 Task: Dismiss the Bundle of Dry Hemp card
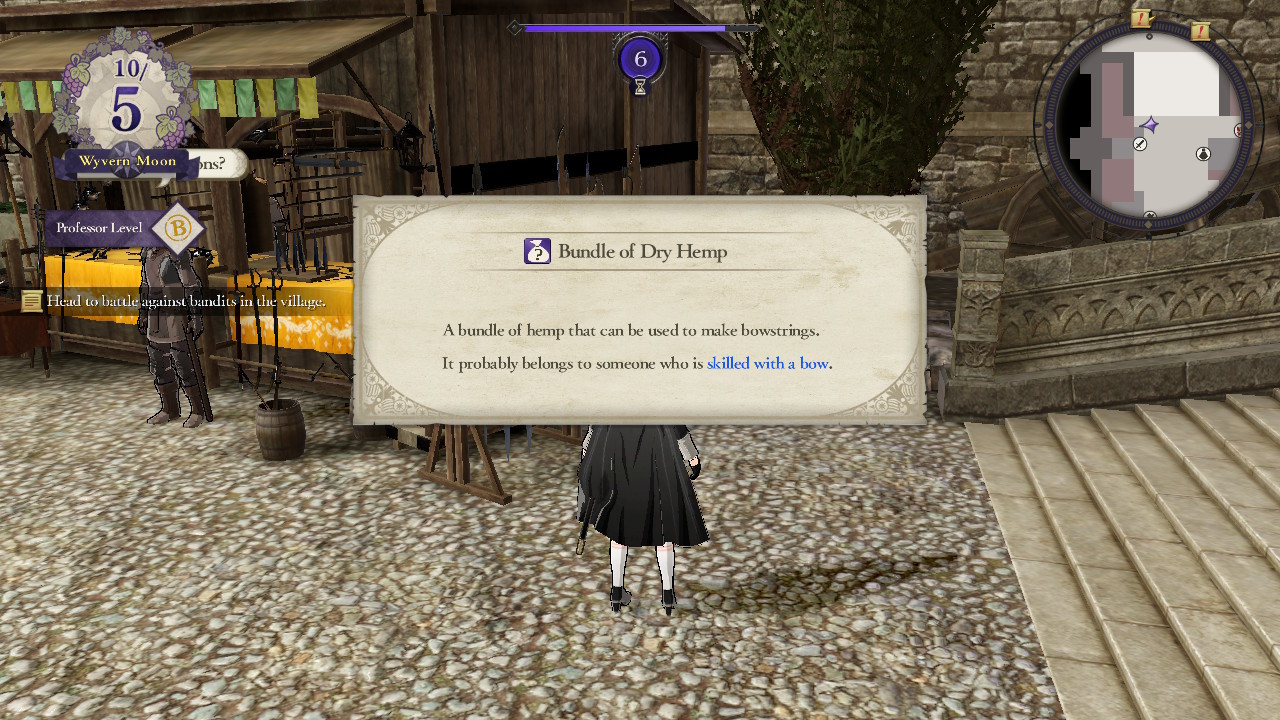[x=639, y=310]
